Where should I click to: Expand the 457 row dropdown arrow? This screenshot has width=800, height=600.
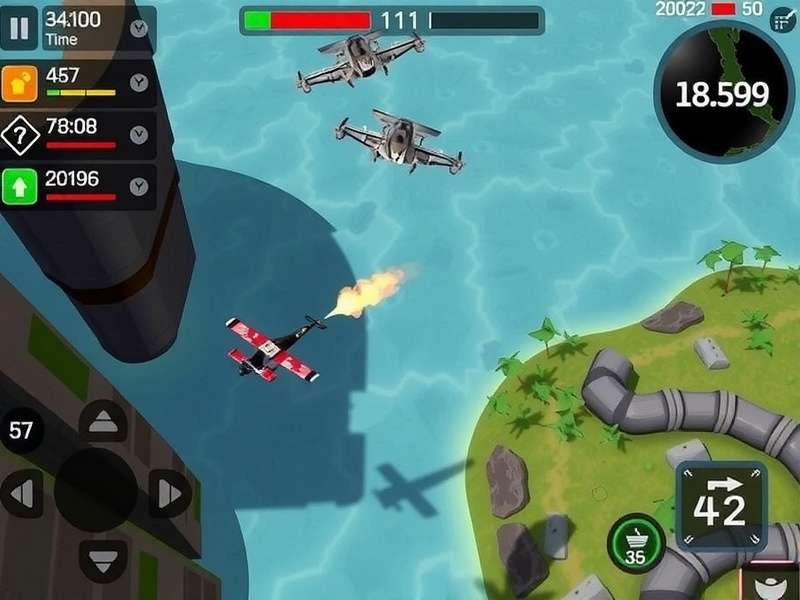pos(139,82)
